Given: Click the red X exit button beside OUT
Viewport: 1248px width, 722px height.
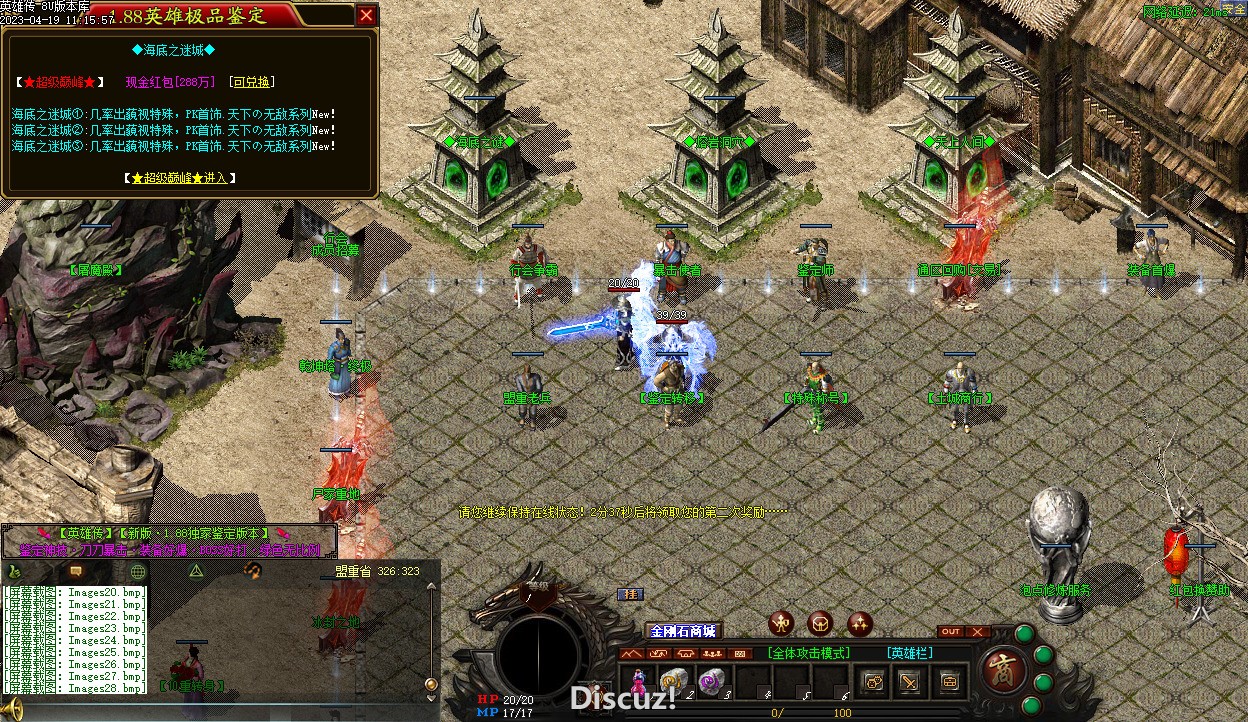Looking at the screenshot, I should click(x=978, y=632).
